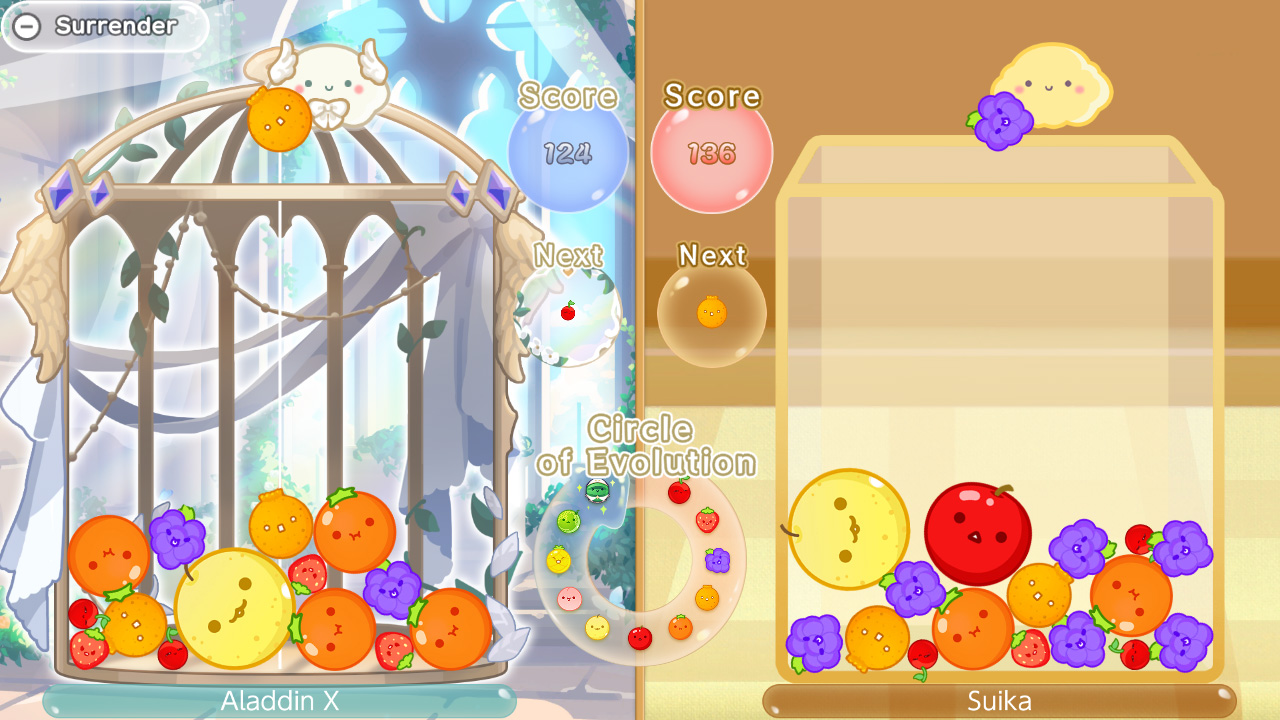This screenshot has height=720, width=1280.
Task: Click the orange in Suika's Next preview bubble
Action: pyautogui.click(x=711, y=312)
